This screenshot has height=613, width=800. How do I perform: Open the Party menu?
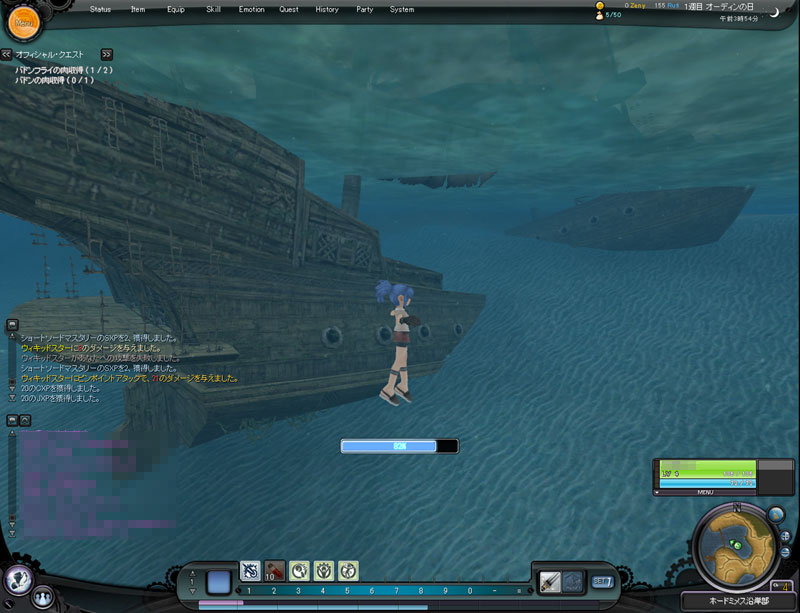coord(364,9)
